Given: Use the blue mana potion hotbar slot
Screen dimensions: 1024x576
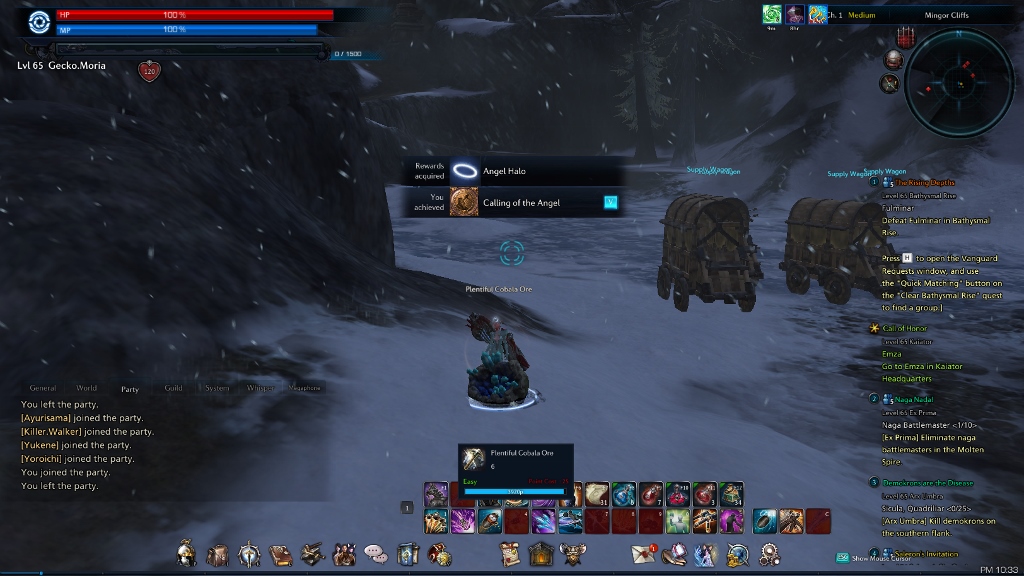Looking at the screenshot, I should (624, 493).
